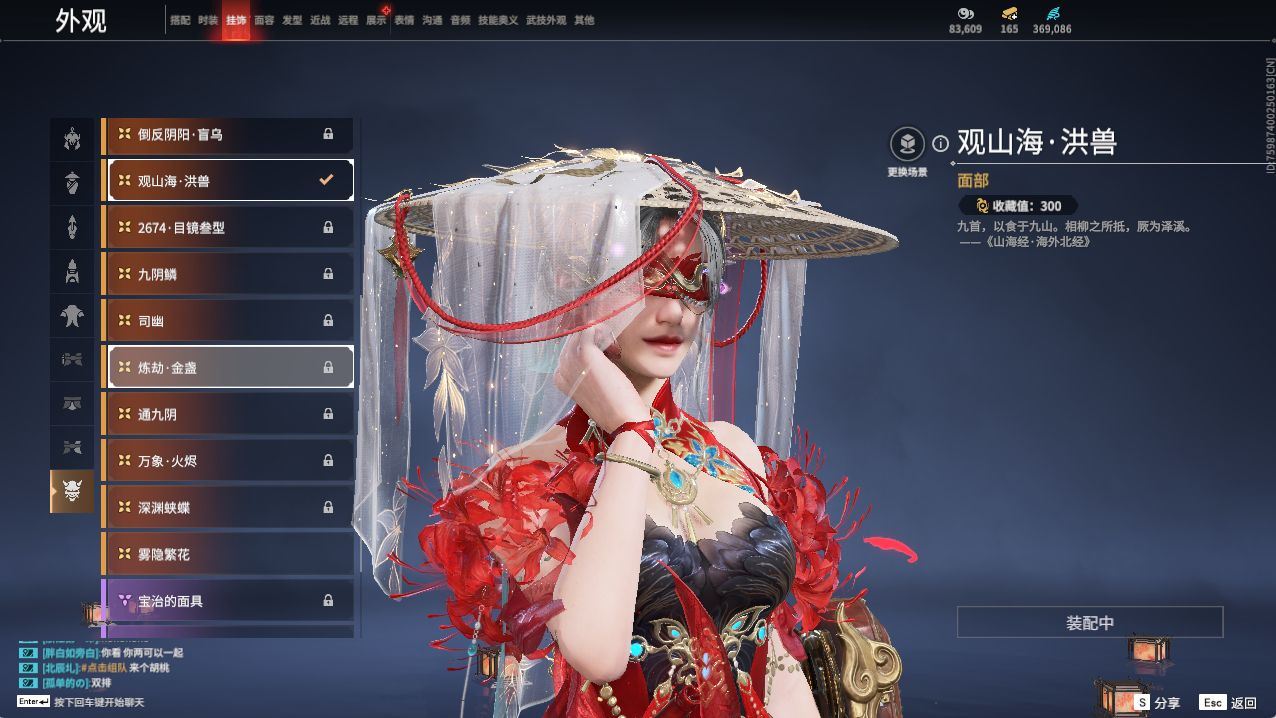Image resolution: width=1276 pixels, height=718 pixels.
Task: Pick the 2674·目镜叁型 accessory
Action: 230,228
